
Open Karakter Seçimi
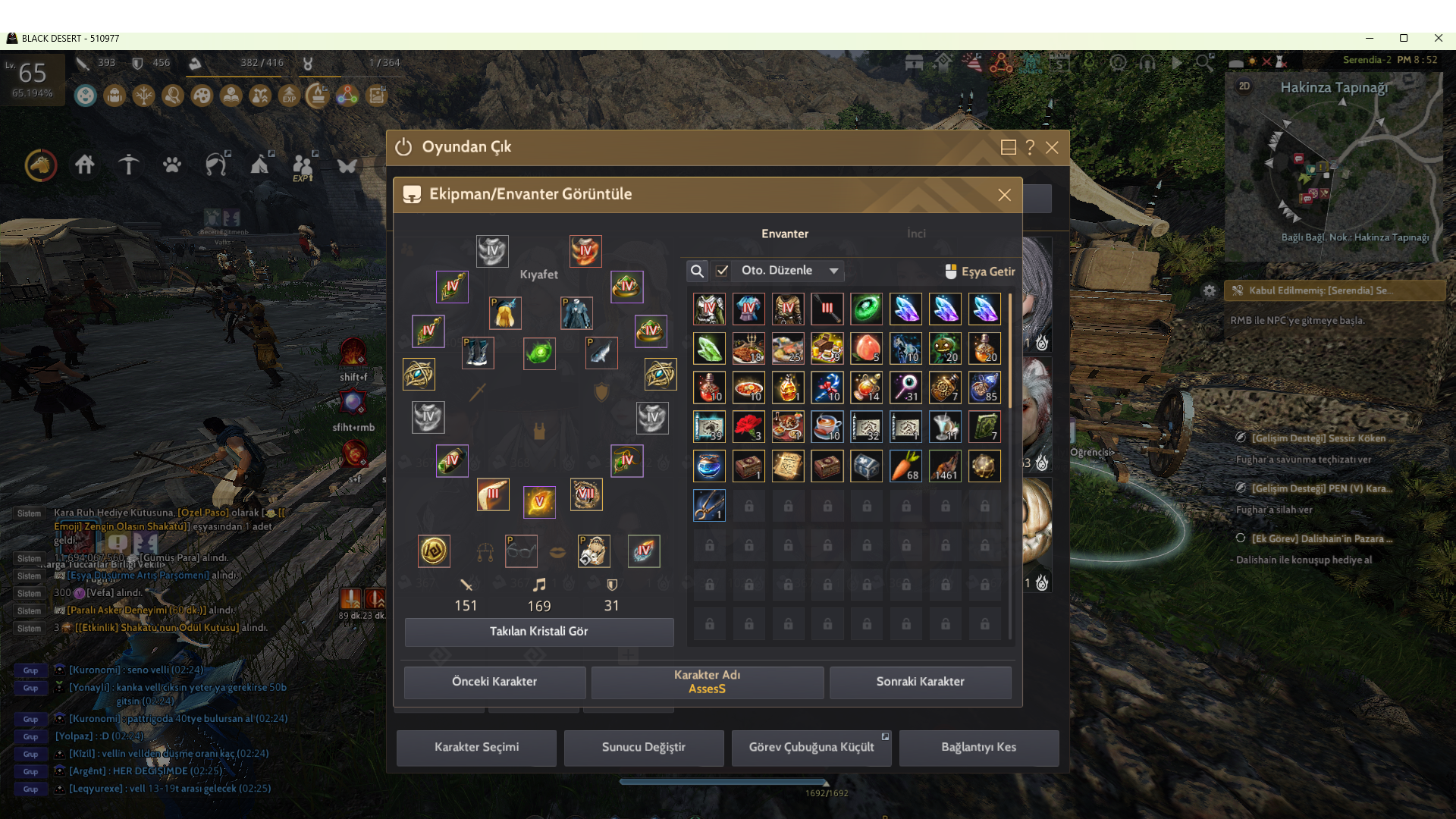[x=476, y=748]
